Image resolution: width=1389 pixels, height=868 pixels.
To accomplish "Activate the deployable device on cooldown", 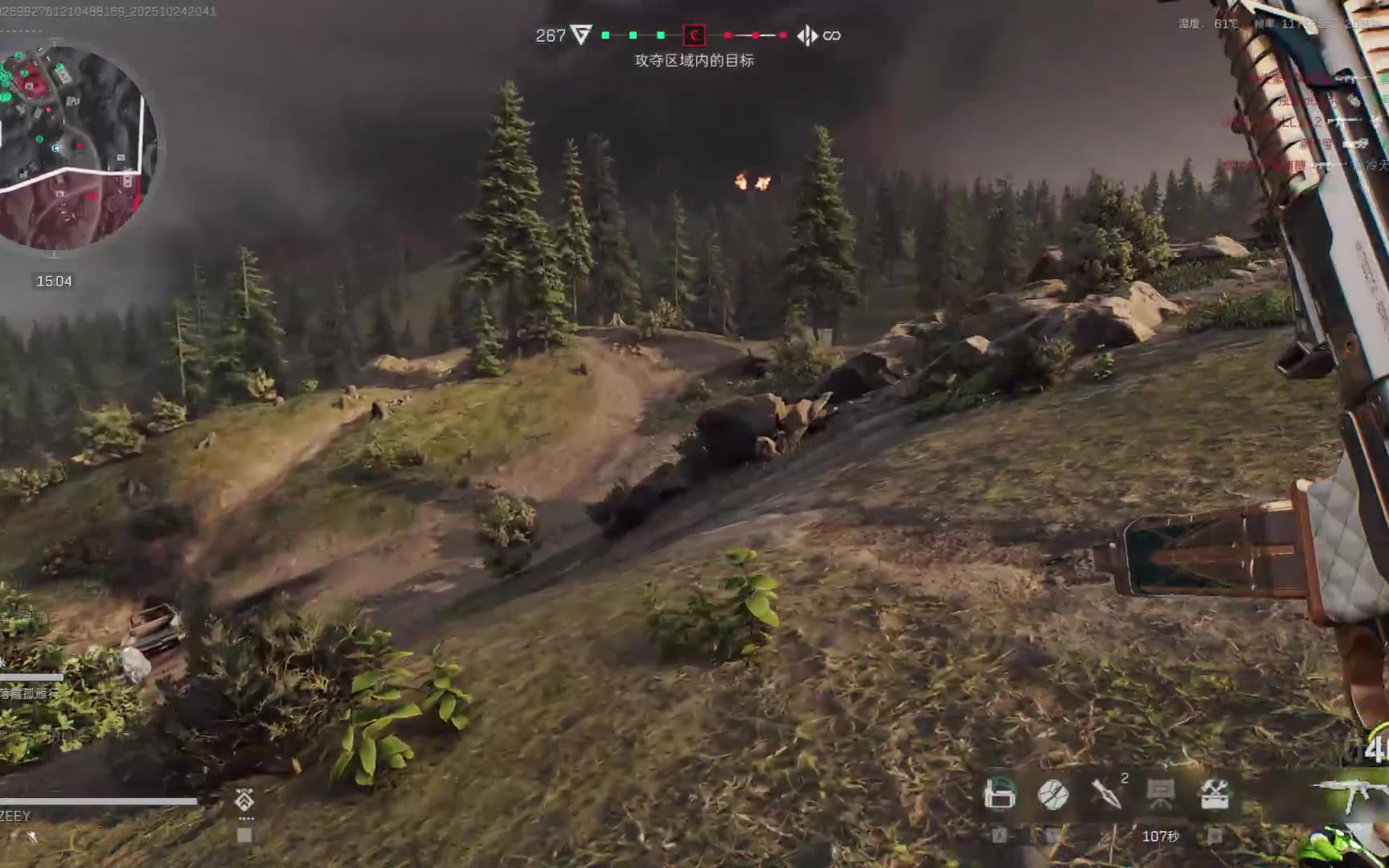I will click(1160, 794).
